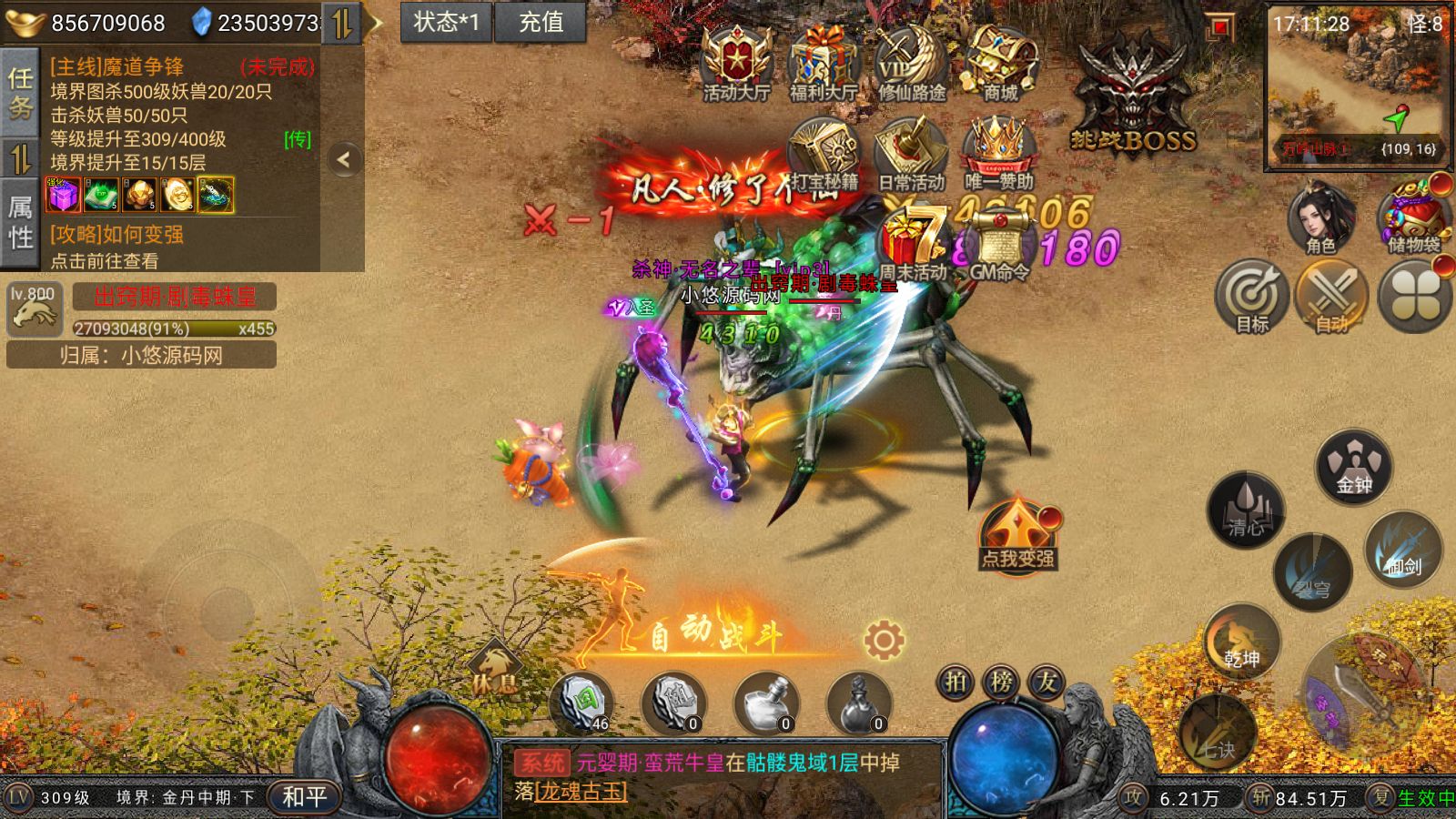Viewport: 1456px width, 819px height.
Task: Activate the 乾坤 skill
Action: (1242, 642)
